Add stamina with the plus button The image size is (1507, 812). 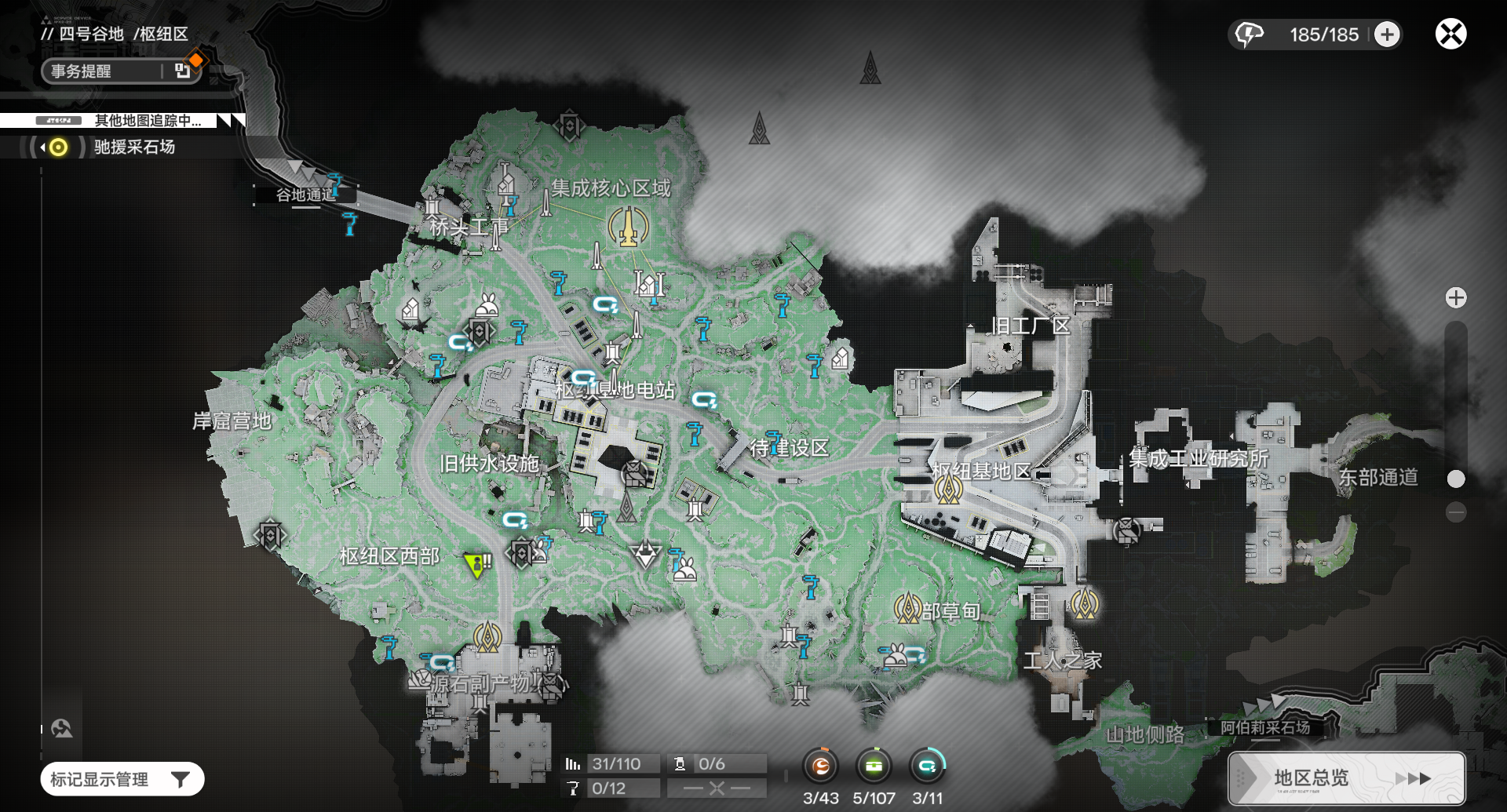1387,35
